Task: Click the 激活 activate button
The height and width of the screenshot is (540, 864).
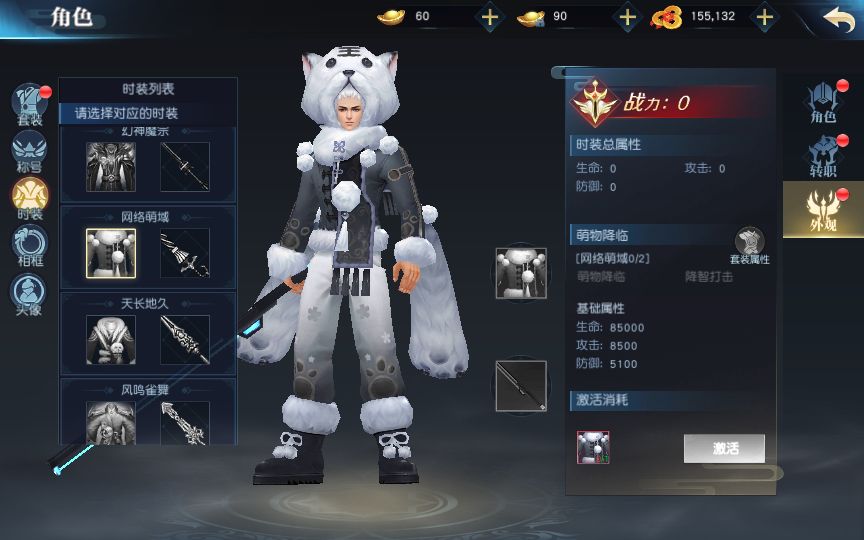Action: pos(724,448)
